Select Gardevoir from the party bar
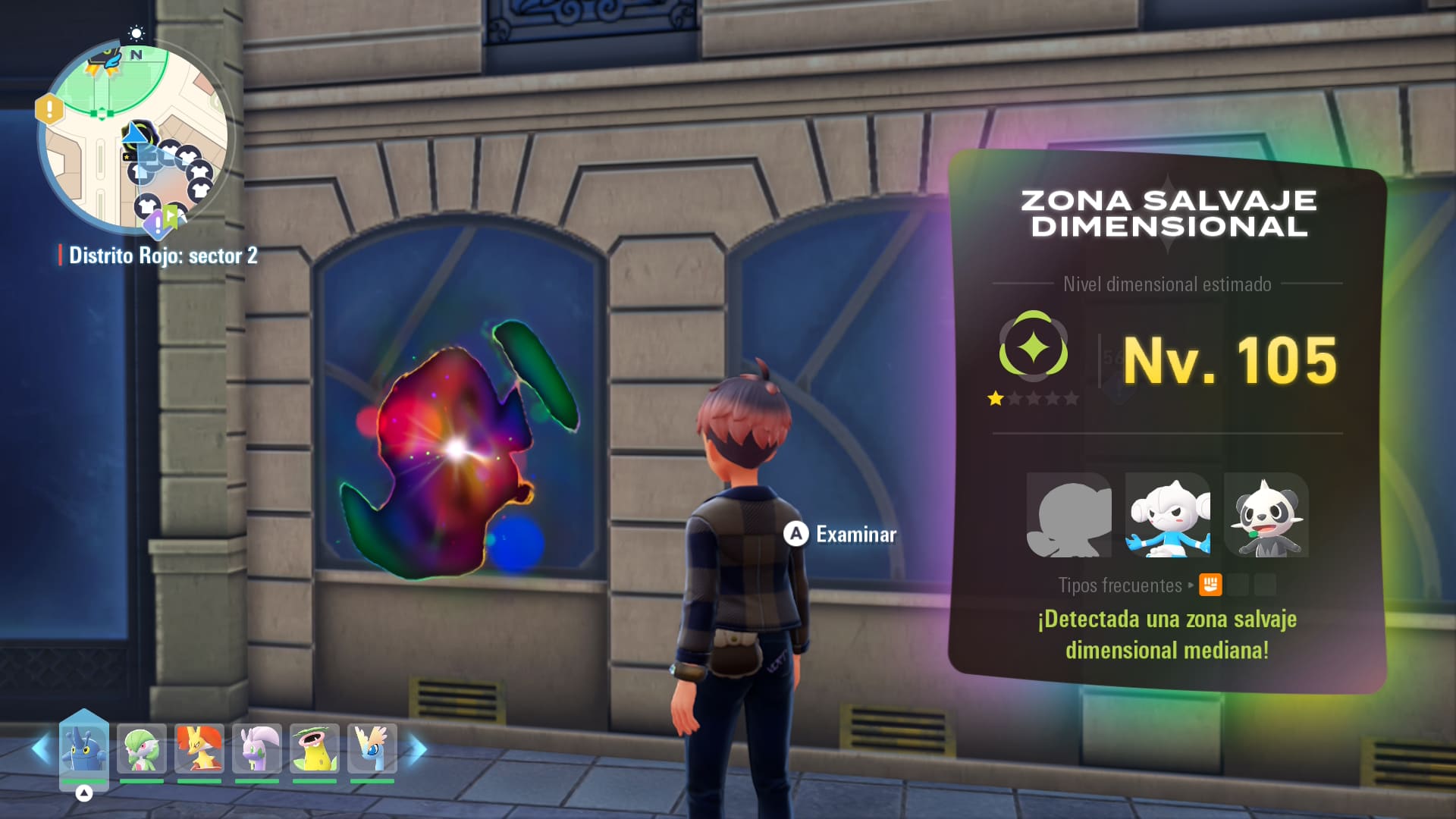This screenshot has width=1456, height=819. click(x=143, y=747)
